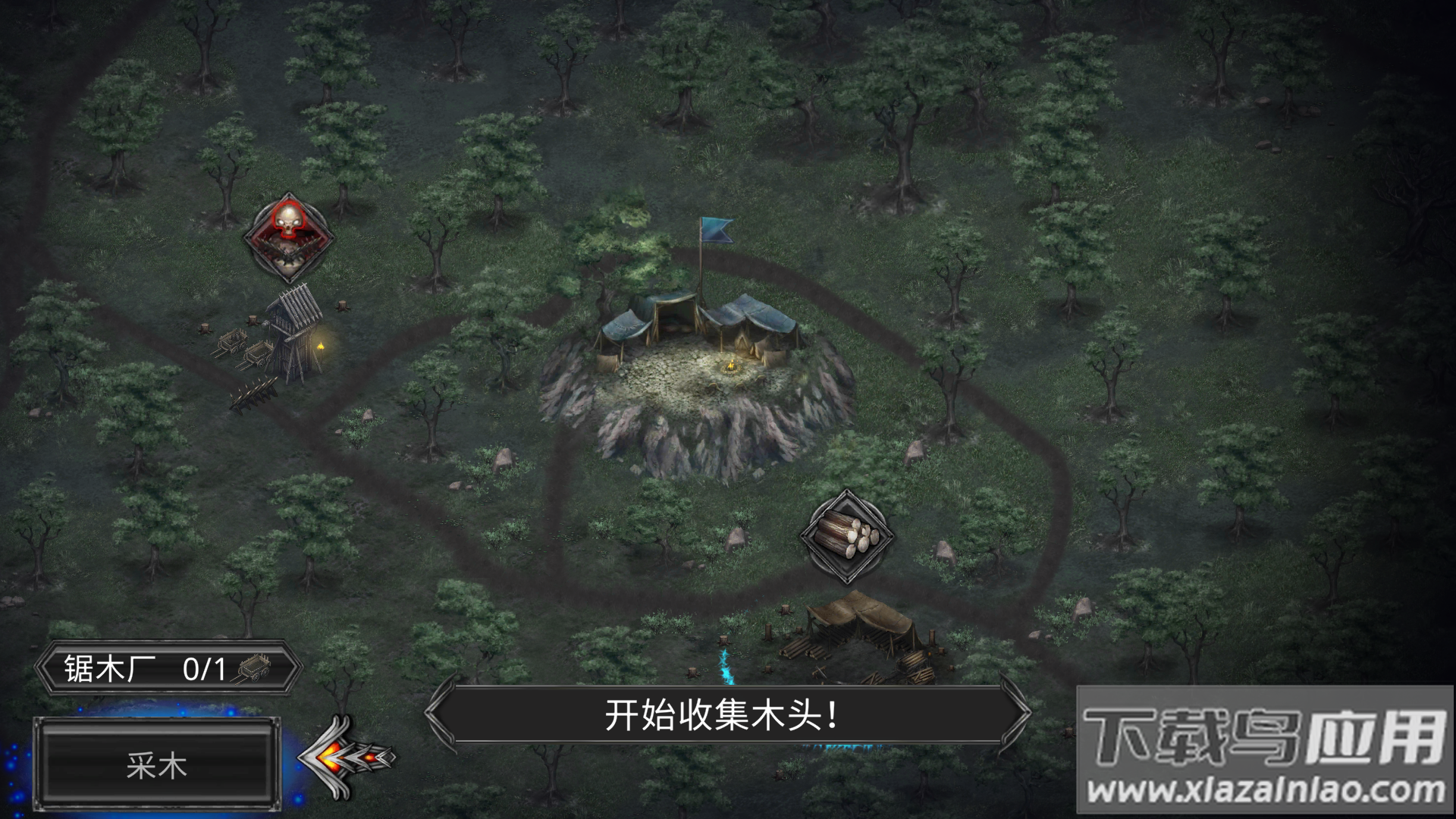Select the red skull enemy marker

(288, 235)
